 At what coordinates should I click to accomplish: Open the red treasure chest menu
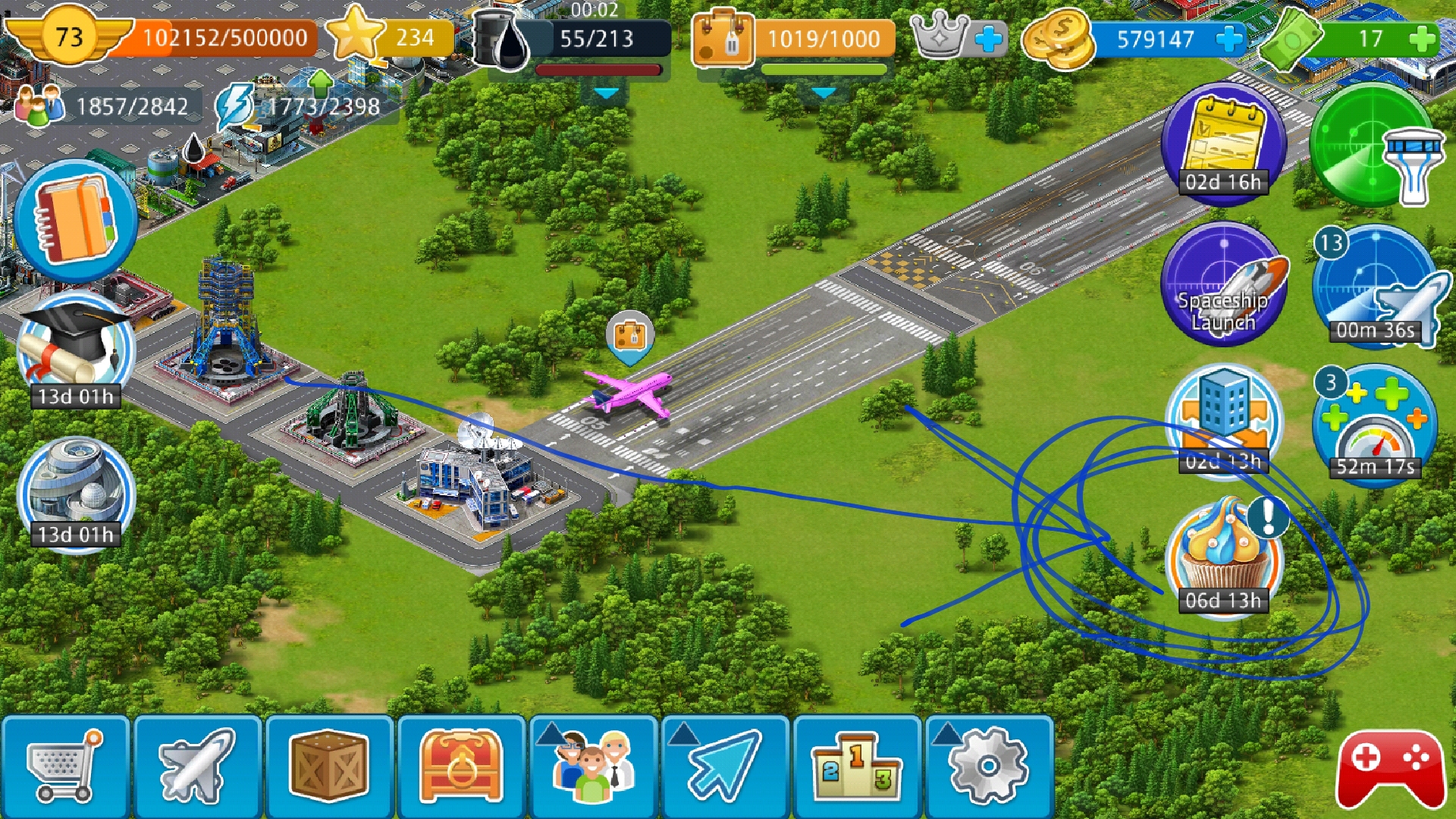point(461,767)
